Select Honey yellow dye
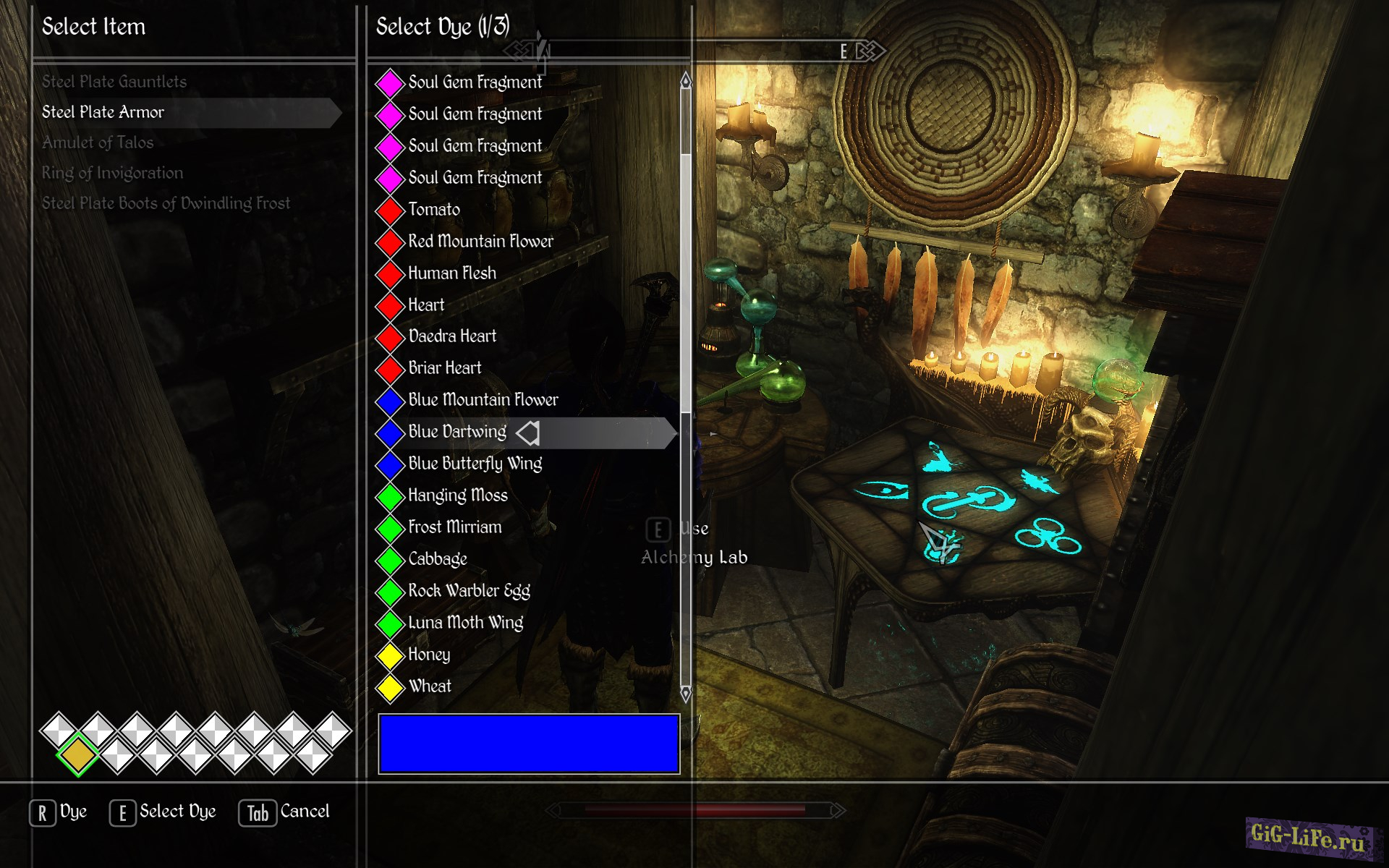 [x=429, y=655]
